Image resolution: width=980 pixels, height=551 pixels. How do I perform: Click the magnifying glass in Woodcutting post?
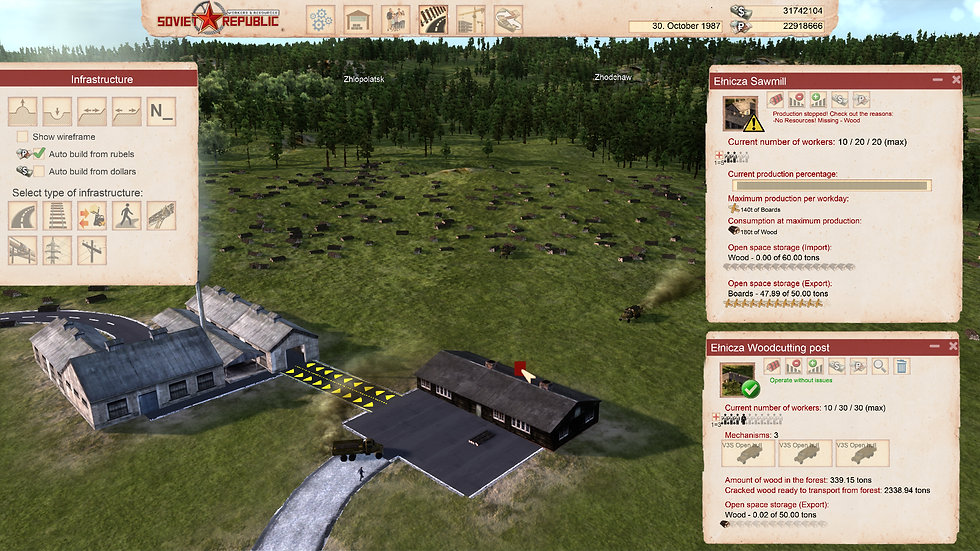click(880, 367)
